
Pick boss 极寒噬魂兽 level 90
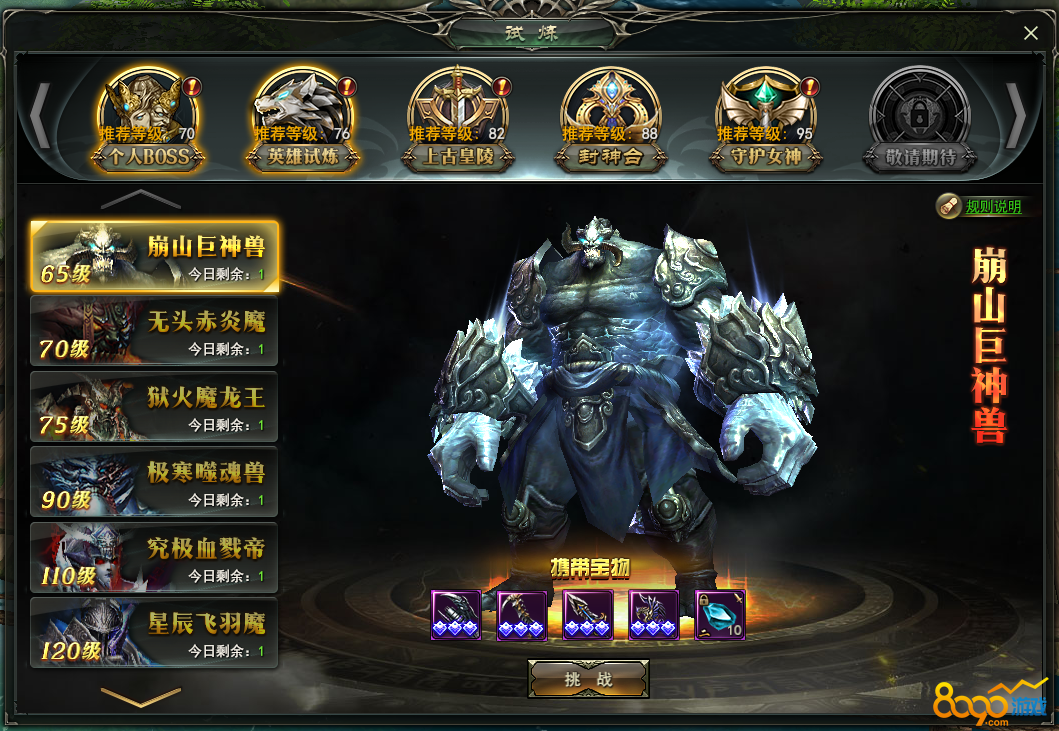(x=155, y=481)
